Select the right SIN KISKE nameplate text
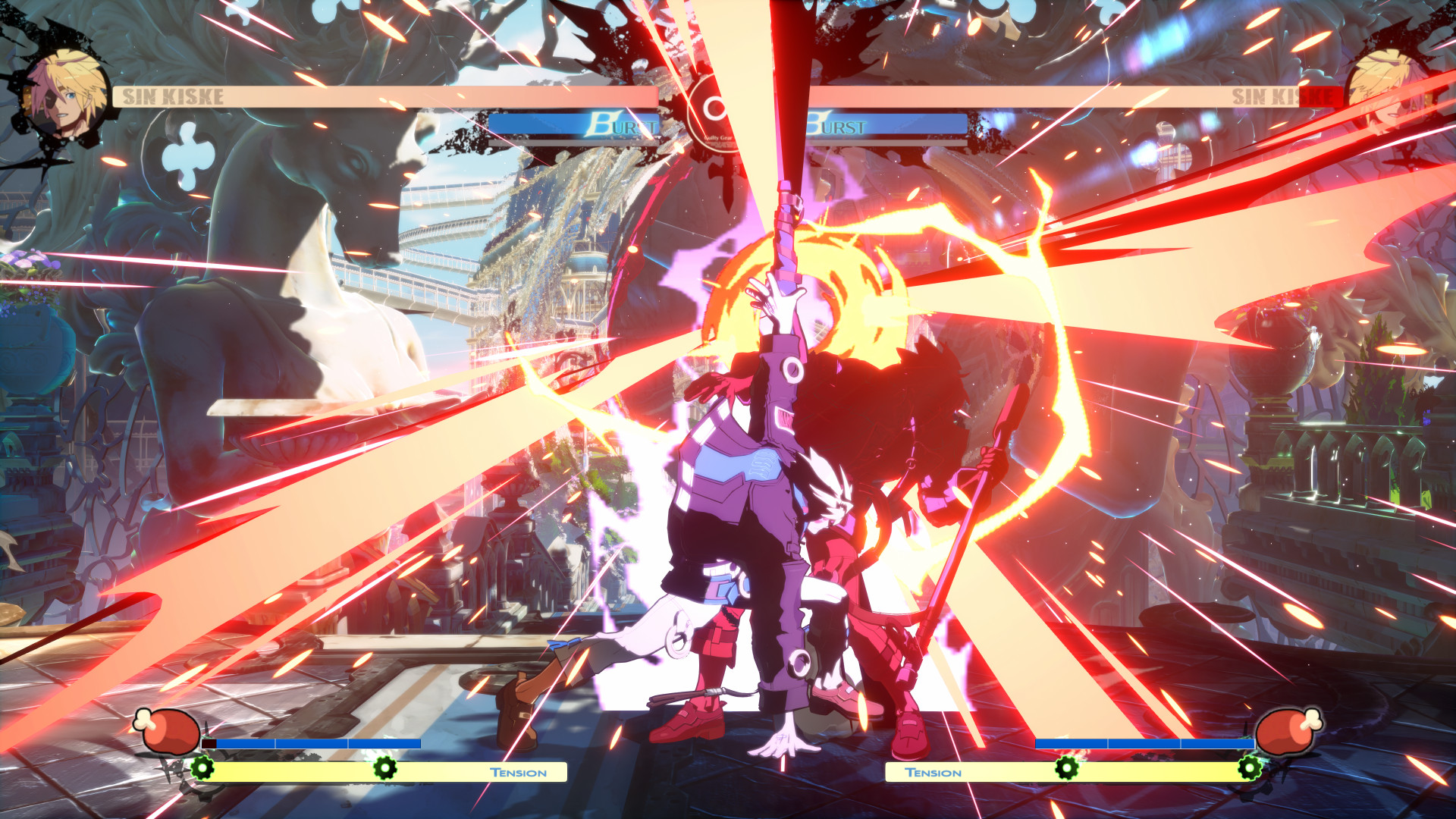The width and height of the screenshot is (1456, 819). 1282,96
